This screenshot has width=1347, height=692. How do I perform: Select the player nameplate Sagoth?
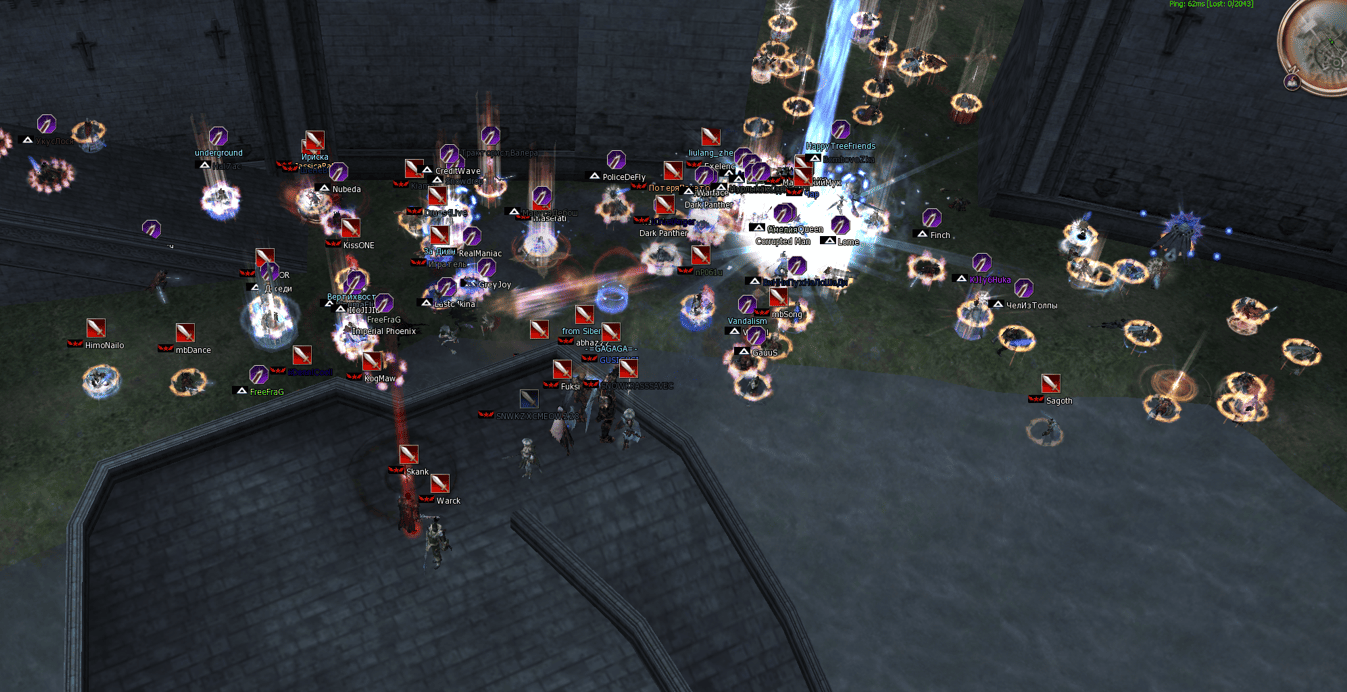tap(1058, 401)
